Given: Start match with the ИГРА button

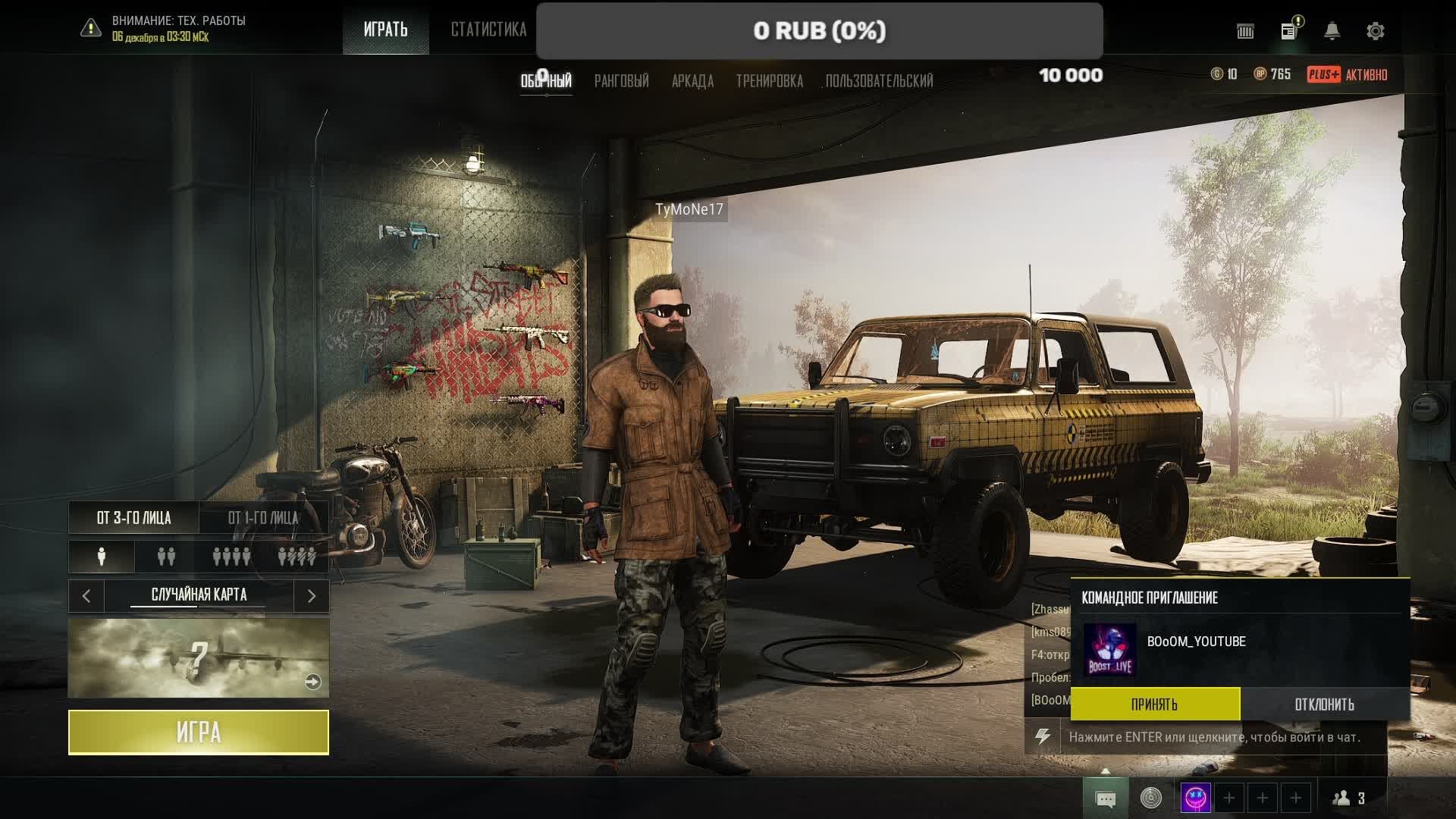Looking at the screenshot, I should click(x=199, y=732).
